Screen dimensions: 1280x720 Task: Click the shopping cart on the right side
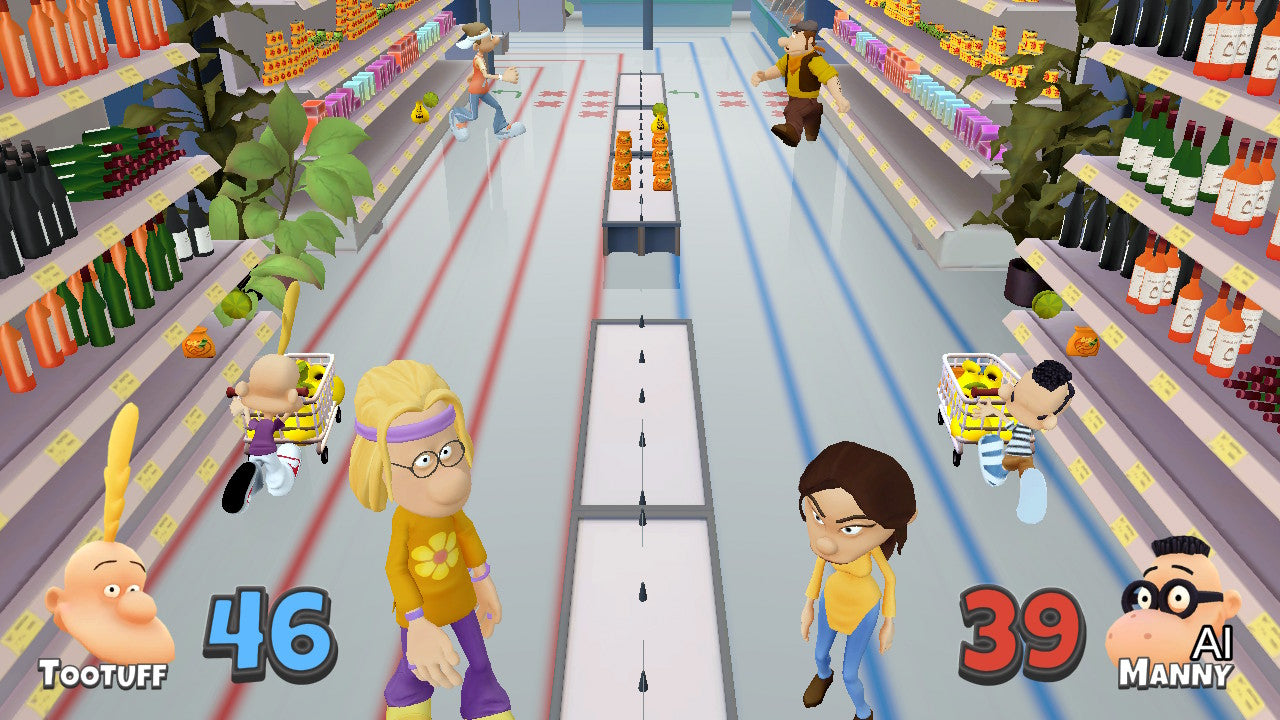click(x=967, y=400)
